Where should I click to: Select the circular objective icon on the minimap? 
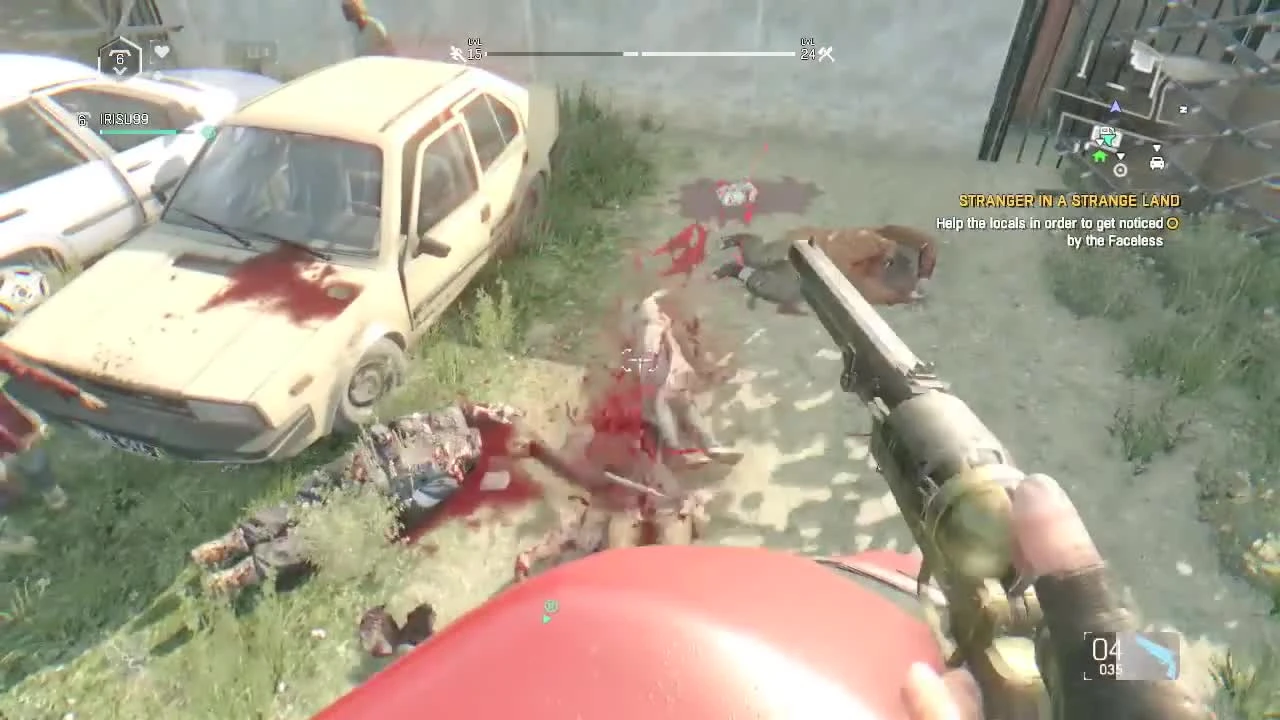pos(1120,170)
